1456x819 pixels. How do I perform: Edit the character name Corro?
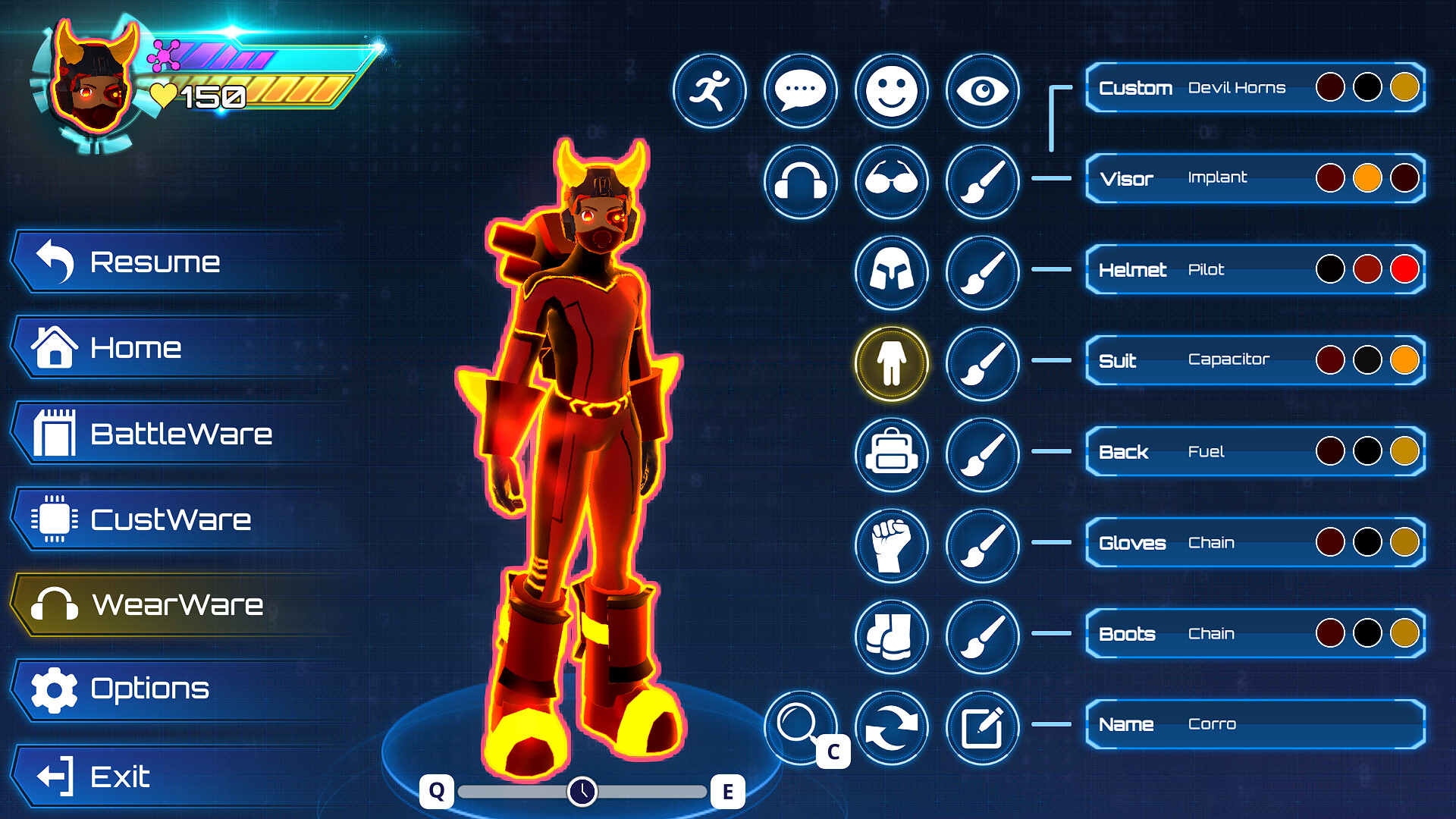982,726
